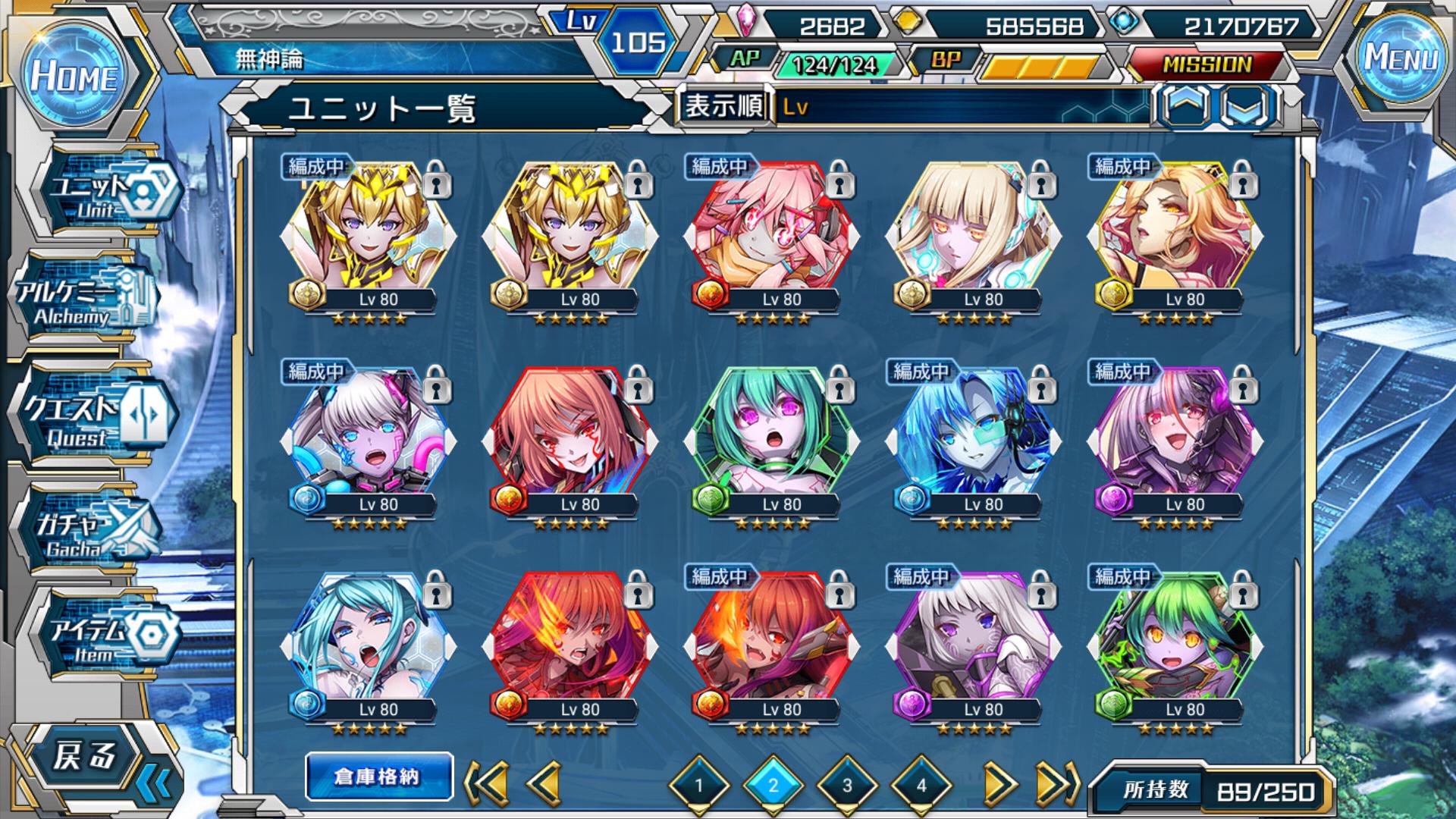This screenshot has height=819, width=1456.
Task: Switch to unit list page 4
Action: 921,785
